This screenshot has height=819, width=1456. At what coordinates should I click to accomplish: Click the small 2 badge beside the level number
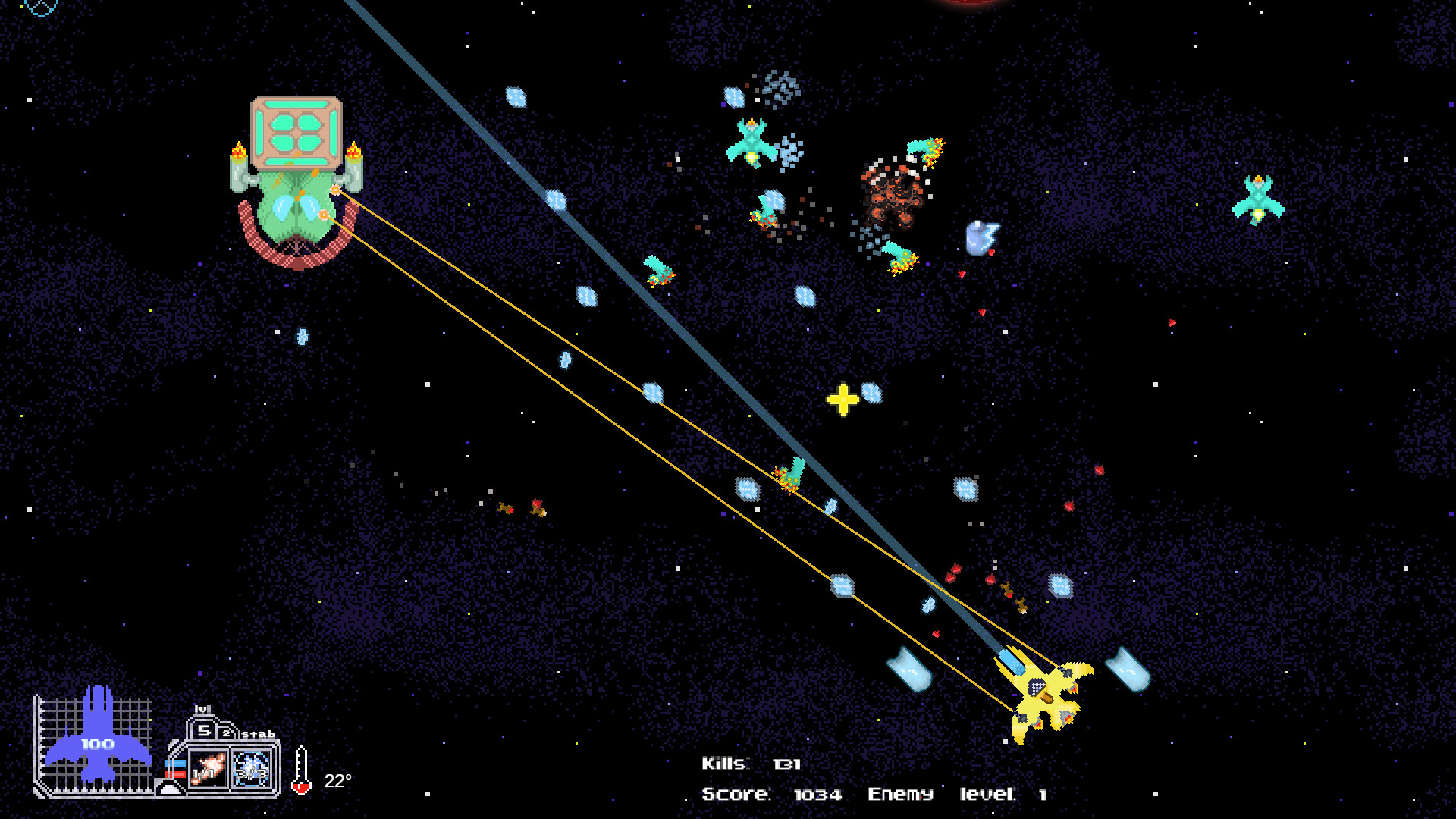click(x=227, y=733)
